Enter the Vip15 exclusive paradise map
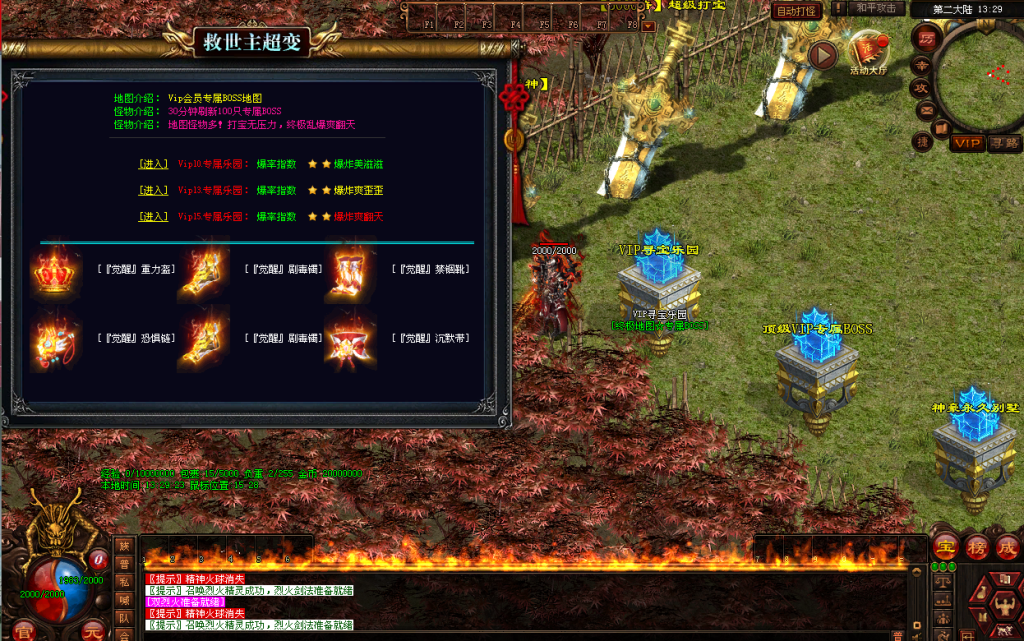The height and width of the screenshot is (641, 1024). click(153, 217)
